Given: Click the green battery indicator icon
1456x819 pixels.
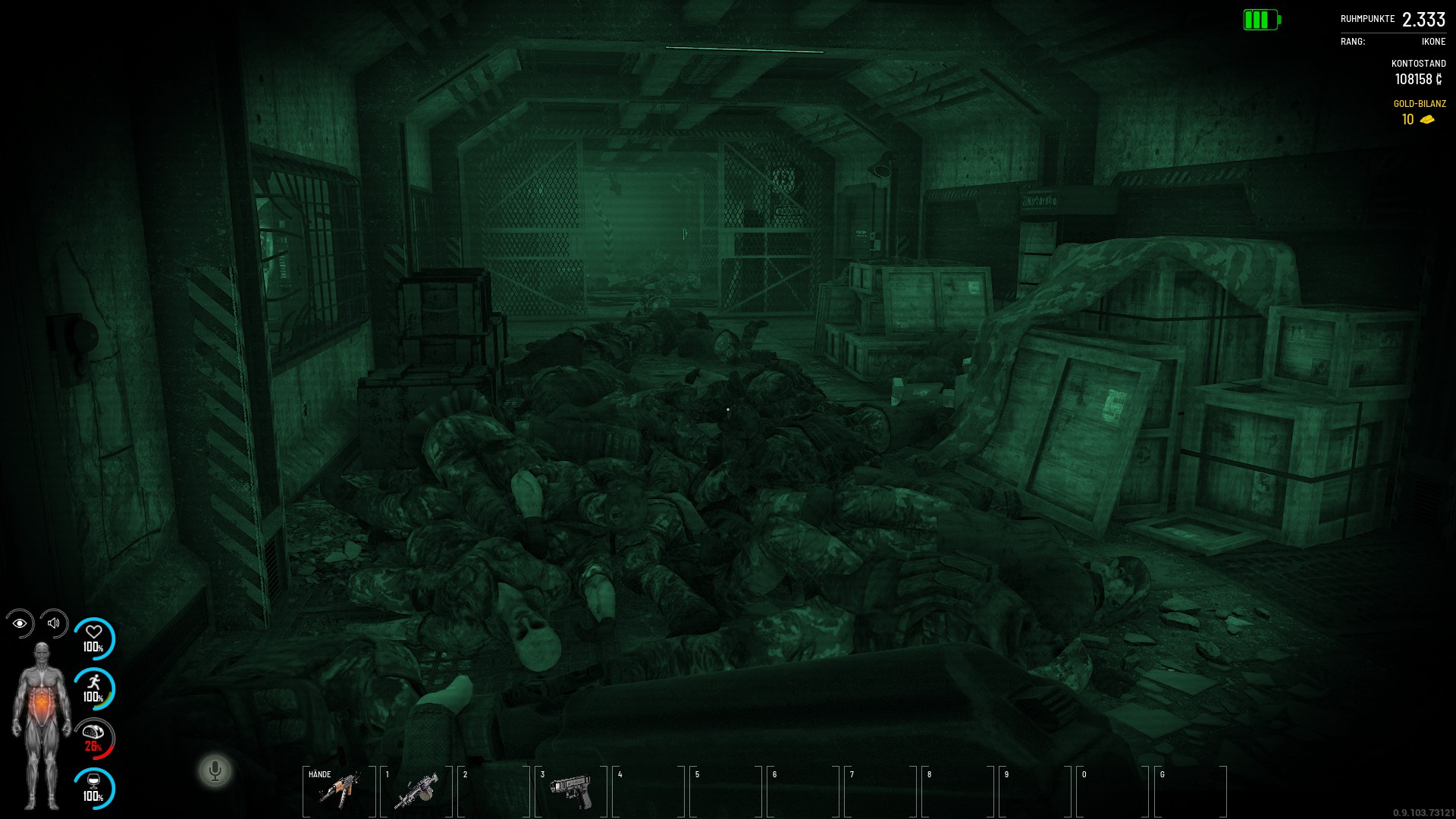Looking at the screenshot, I should (1261, 20).
